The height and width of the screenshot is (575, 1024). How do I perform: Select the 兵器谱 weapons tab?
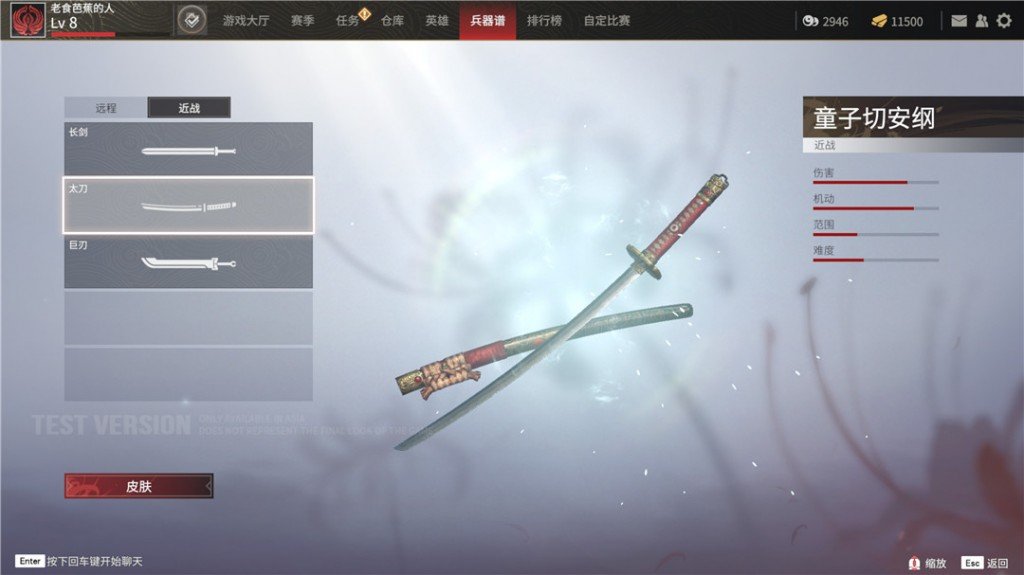pyautogui.click(x=488, y=21)
